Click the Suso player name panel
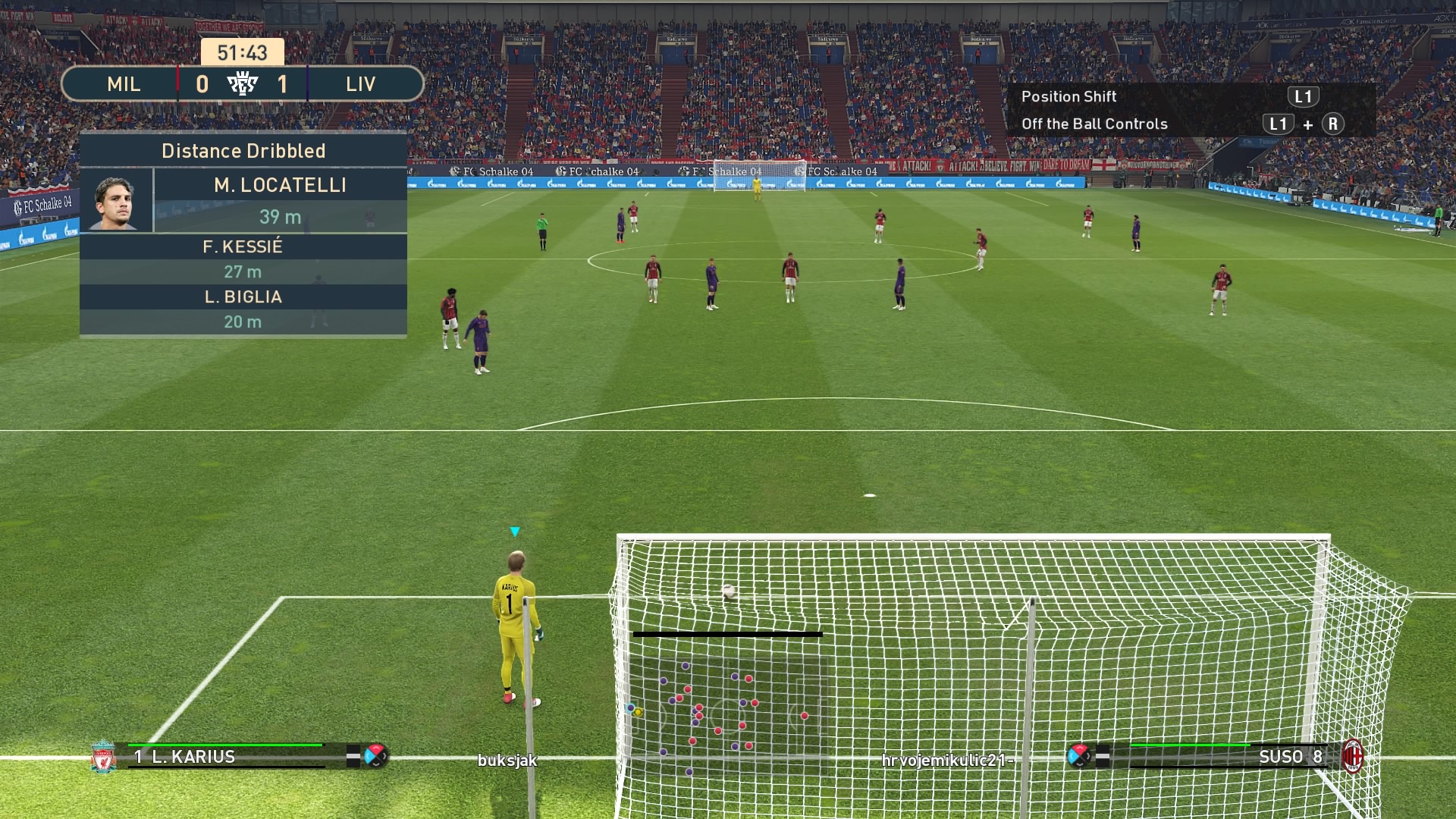The image size is (1456, 819). 1228,756
